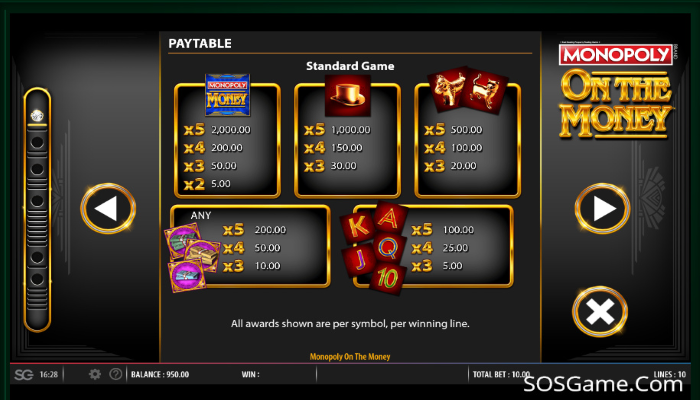Open the gear settings menu
Image resolution: width=700 pixels, height=400 pixels.
pos(95,374)
